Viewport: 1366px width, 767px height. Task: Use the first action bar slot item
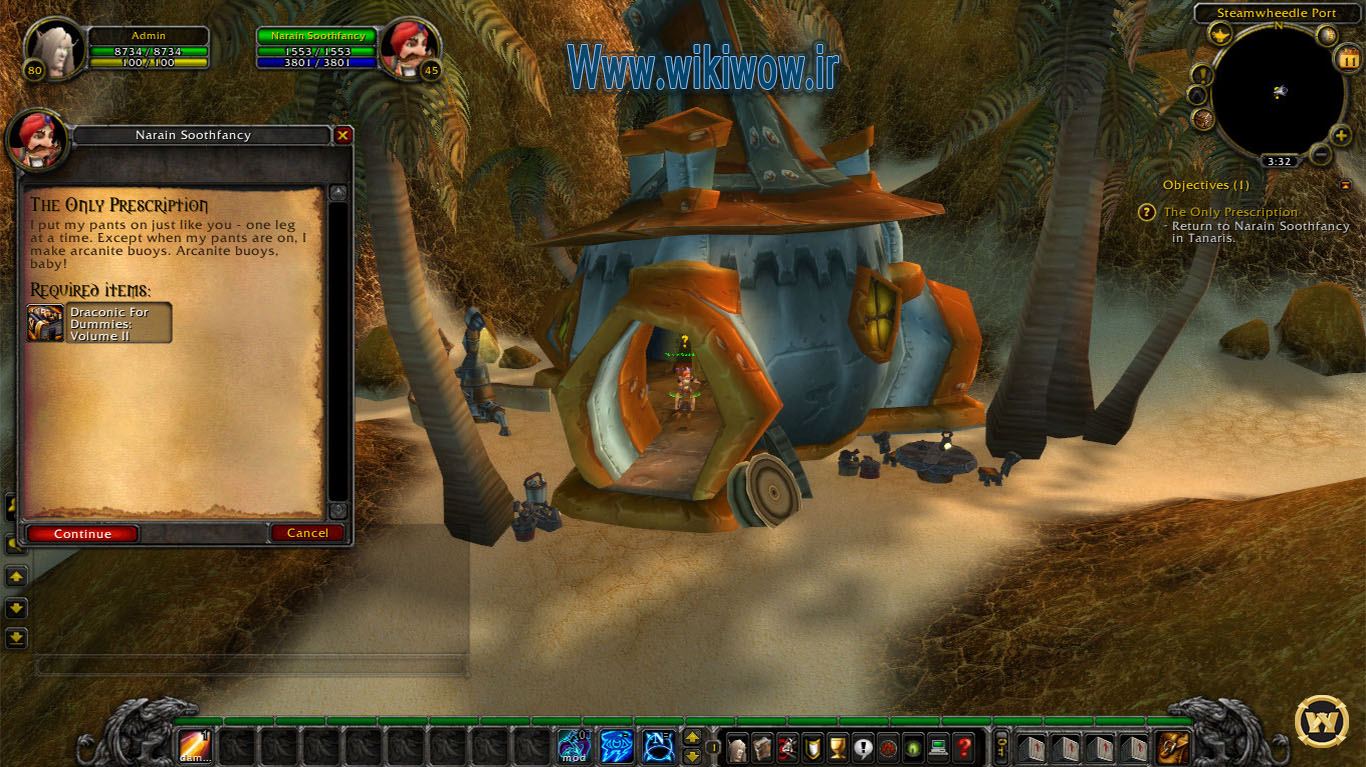pos(194,747)
